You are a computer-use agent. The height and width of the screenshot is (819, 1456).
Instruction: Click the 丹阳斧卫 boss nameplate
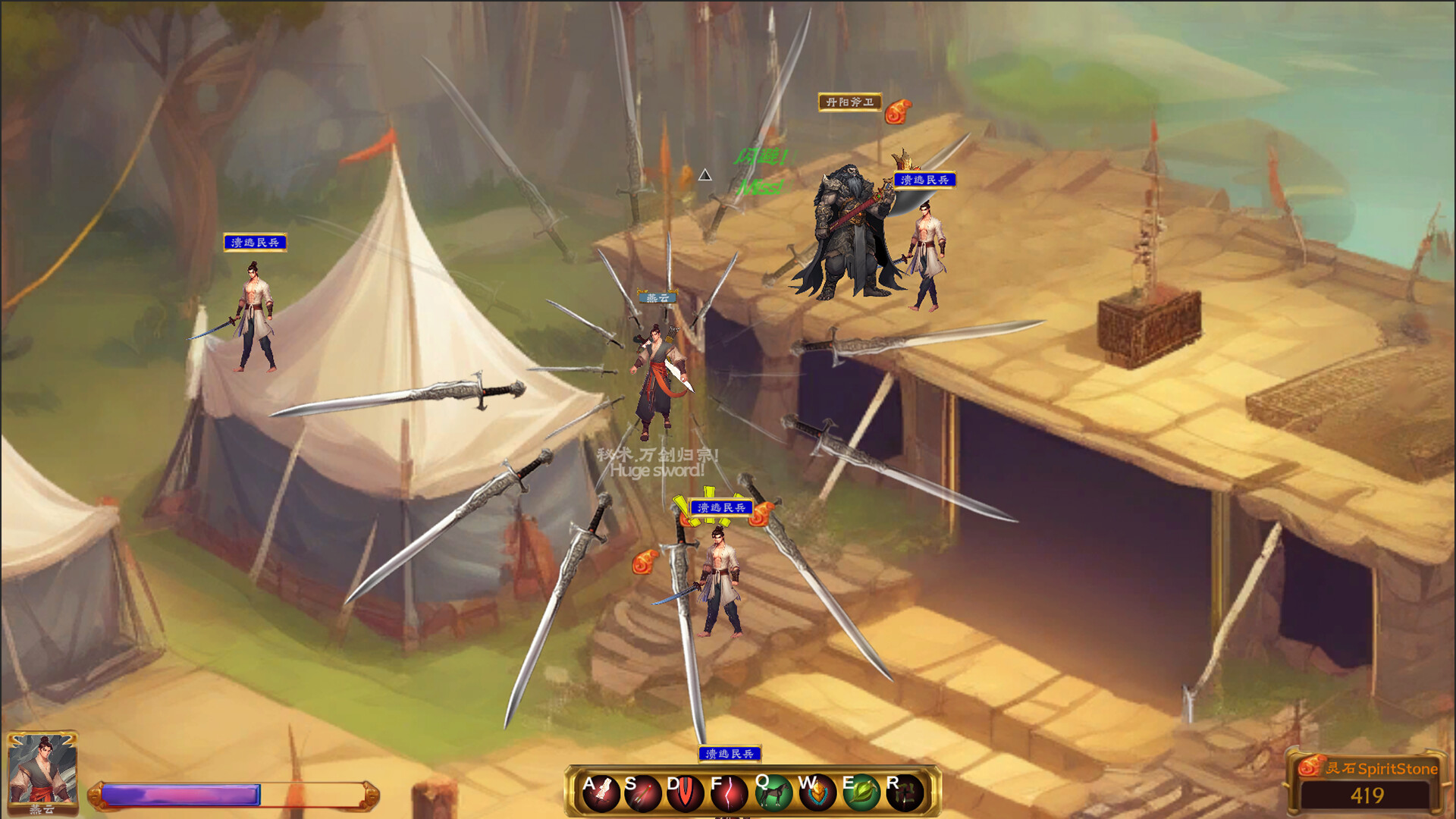[x=850, y=102]
